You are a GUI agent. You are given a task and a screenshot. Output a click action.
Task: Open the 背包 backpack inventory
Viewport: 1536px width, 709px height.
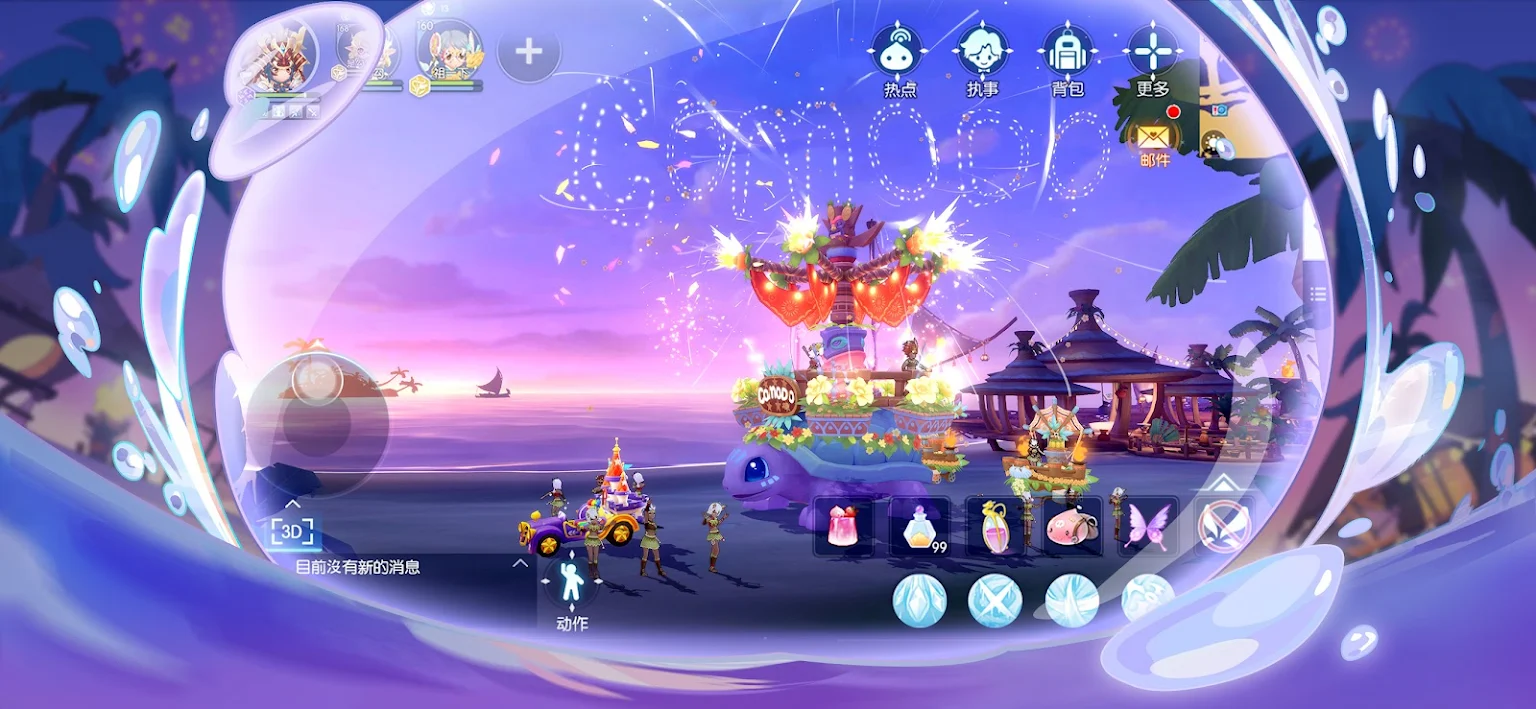[1068, 51]
